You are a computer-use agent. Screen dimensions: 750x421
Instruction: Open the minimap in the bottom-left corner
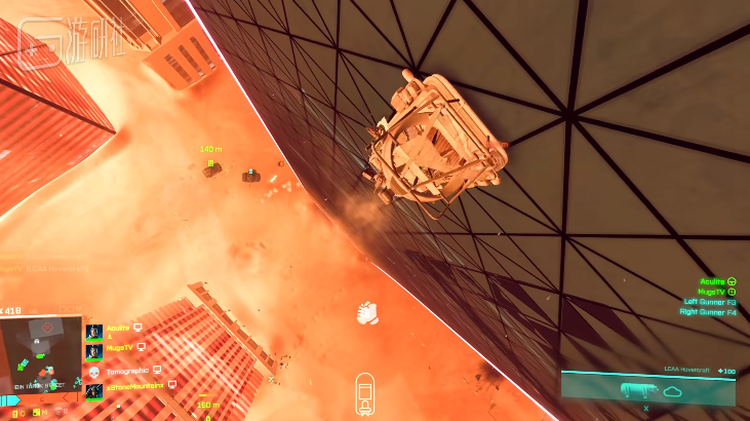(40, 360)
